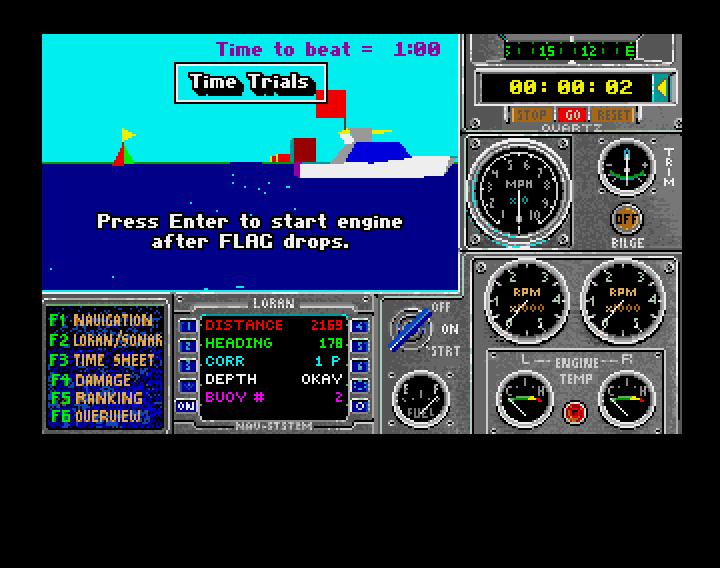Open the F3 Time Sheet

pyautogui.click(x=104, y=360)
